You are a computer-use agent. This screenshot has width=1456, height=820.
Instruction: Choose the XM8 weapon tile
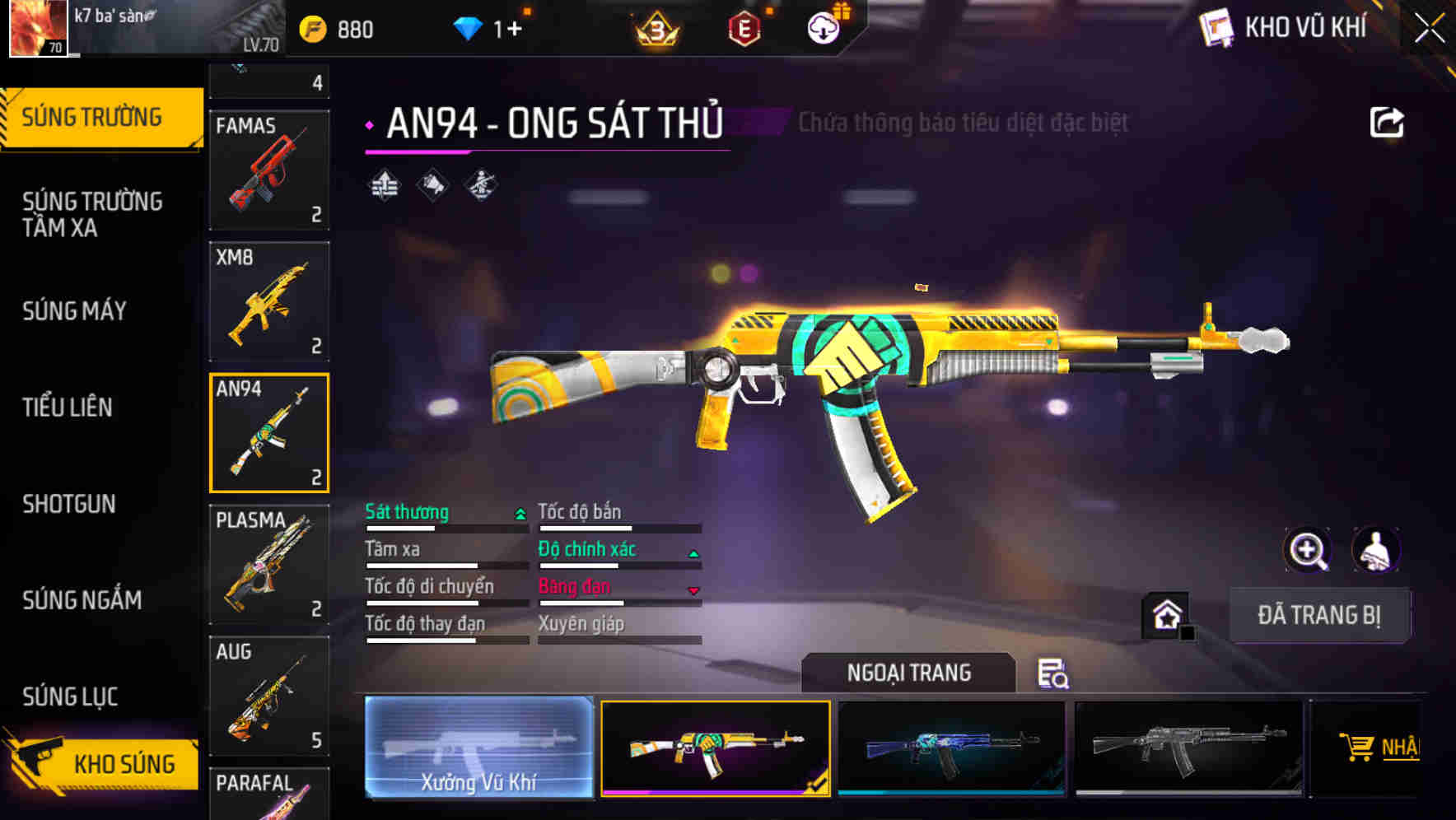tap(269, 302)
